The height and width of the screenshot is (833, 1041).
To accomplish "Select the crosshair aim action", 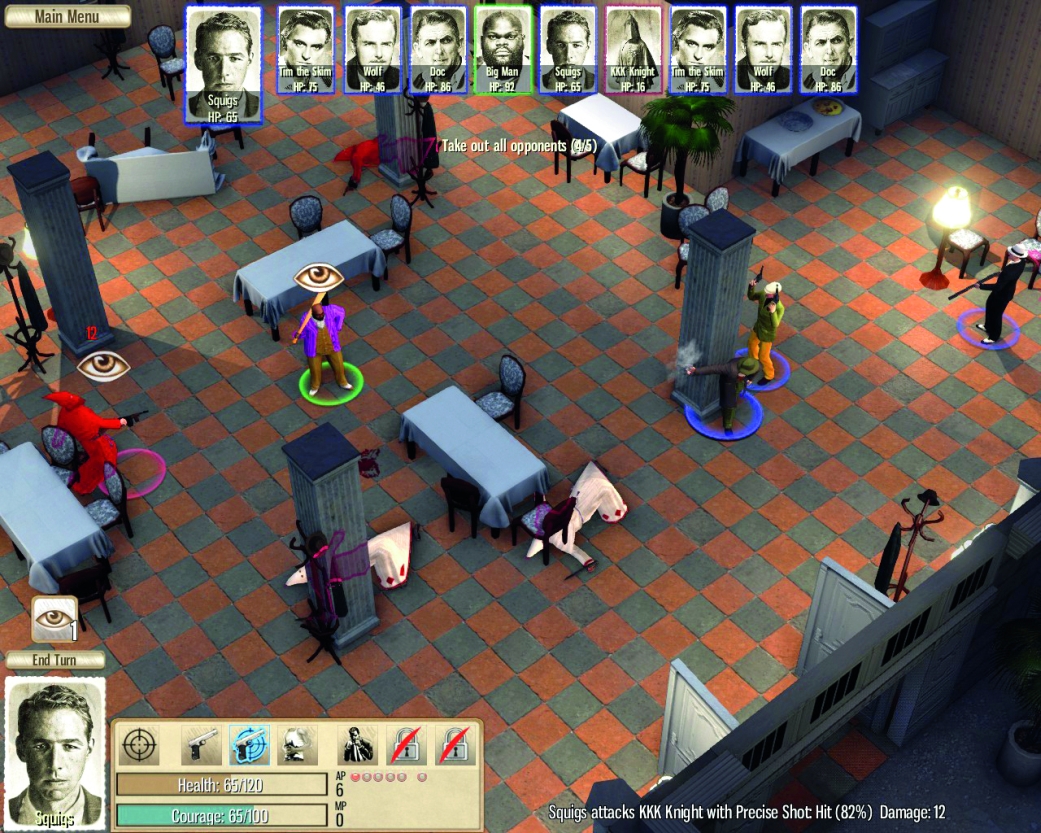I will click(x=141, y=746).
